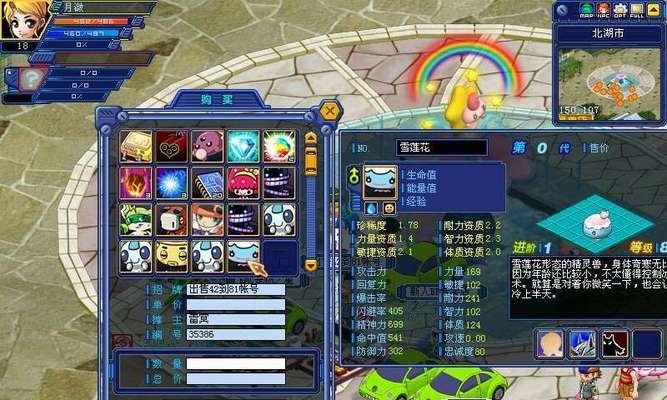667x400 pixels.
Task: Select the flame skill item
Action: (x=136, y=183)
